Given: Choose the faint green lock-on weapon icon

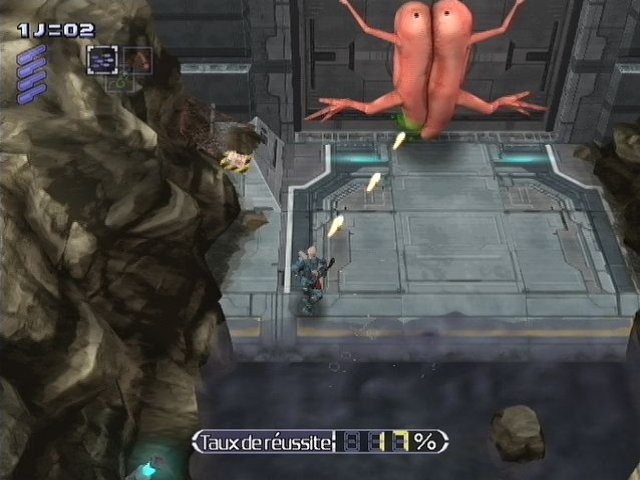Looking at the screenshot, I should (120, 84).
